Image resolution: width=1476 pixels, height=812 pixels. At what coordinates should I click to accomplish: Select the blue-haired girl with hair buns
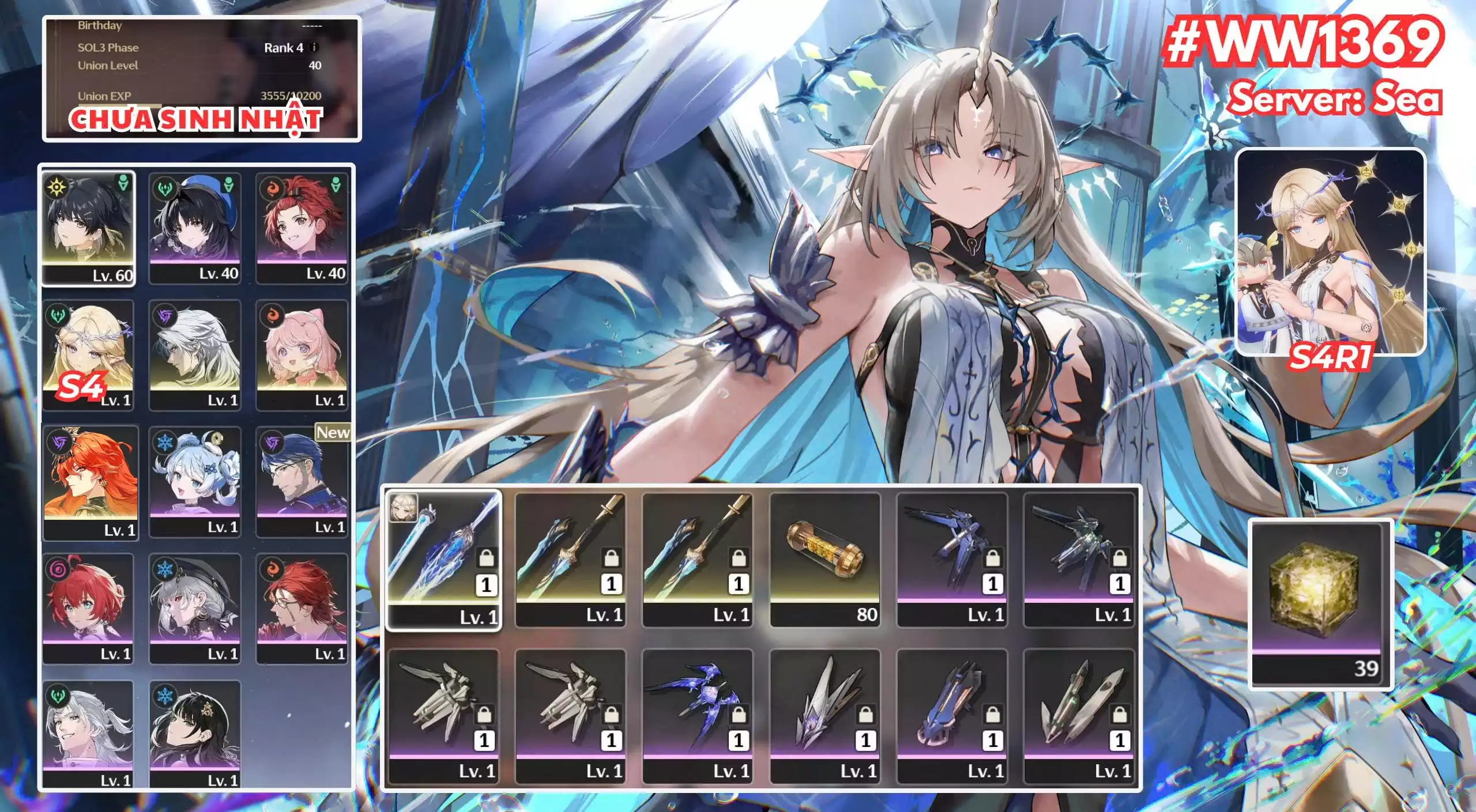click(195, 481)
